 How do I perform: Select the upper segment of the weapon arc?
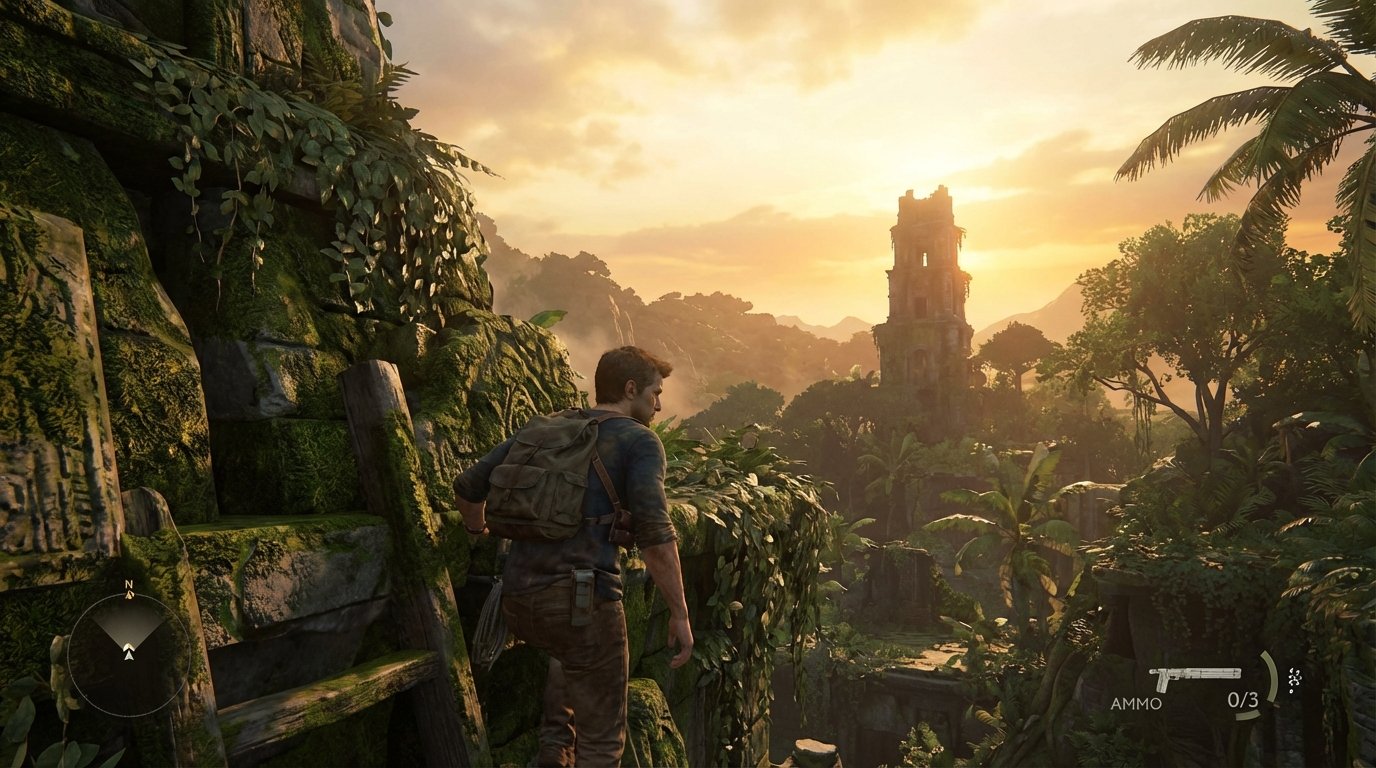pyautogui.click(x=1269, y=672)
